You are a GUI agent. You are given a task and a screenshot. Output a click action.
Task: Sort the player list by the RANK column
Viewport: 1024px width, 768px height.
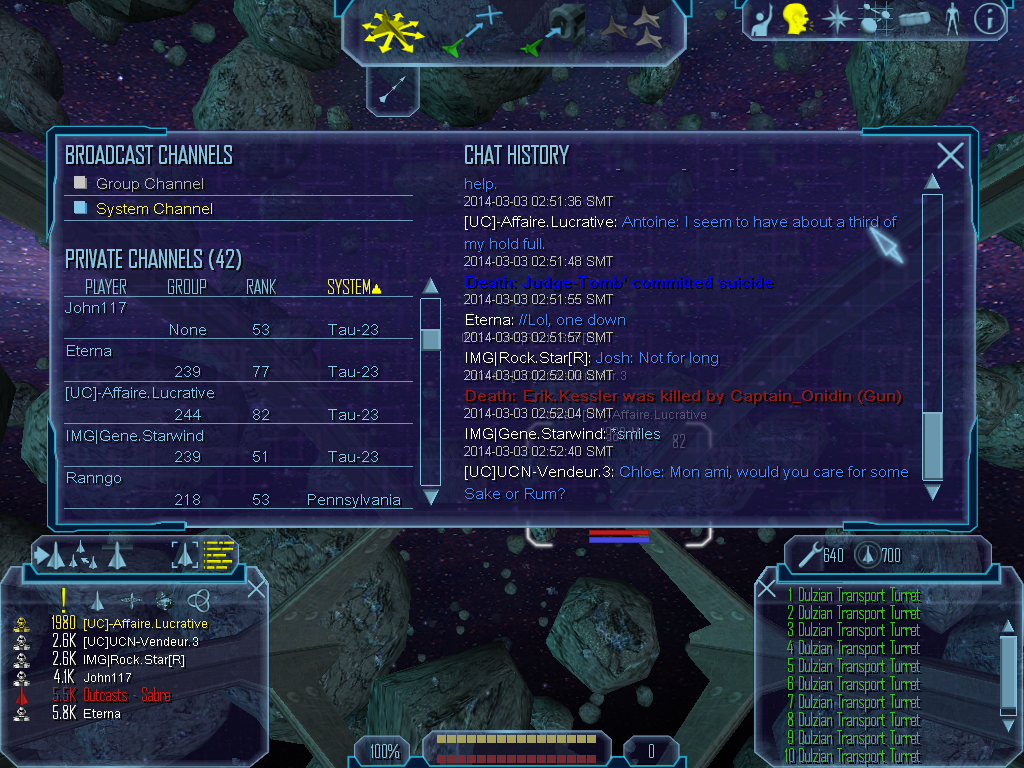[x=260, y=287]
